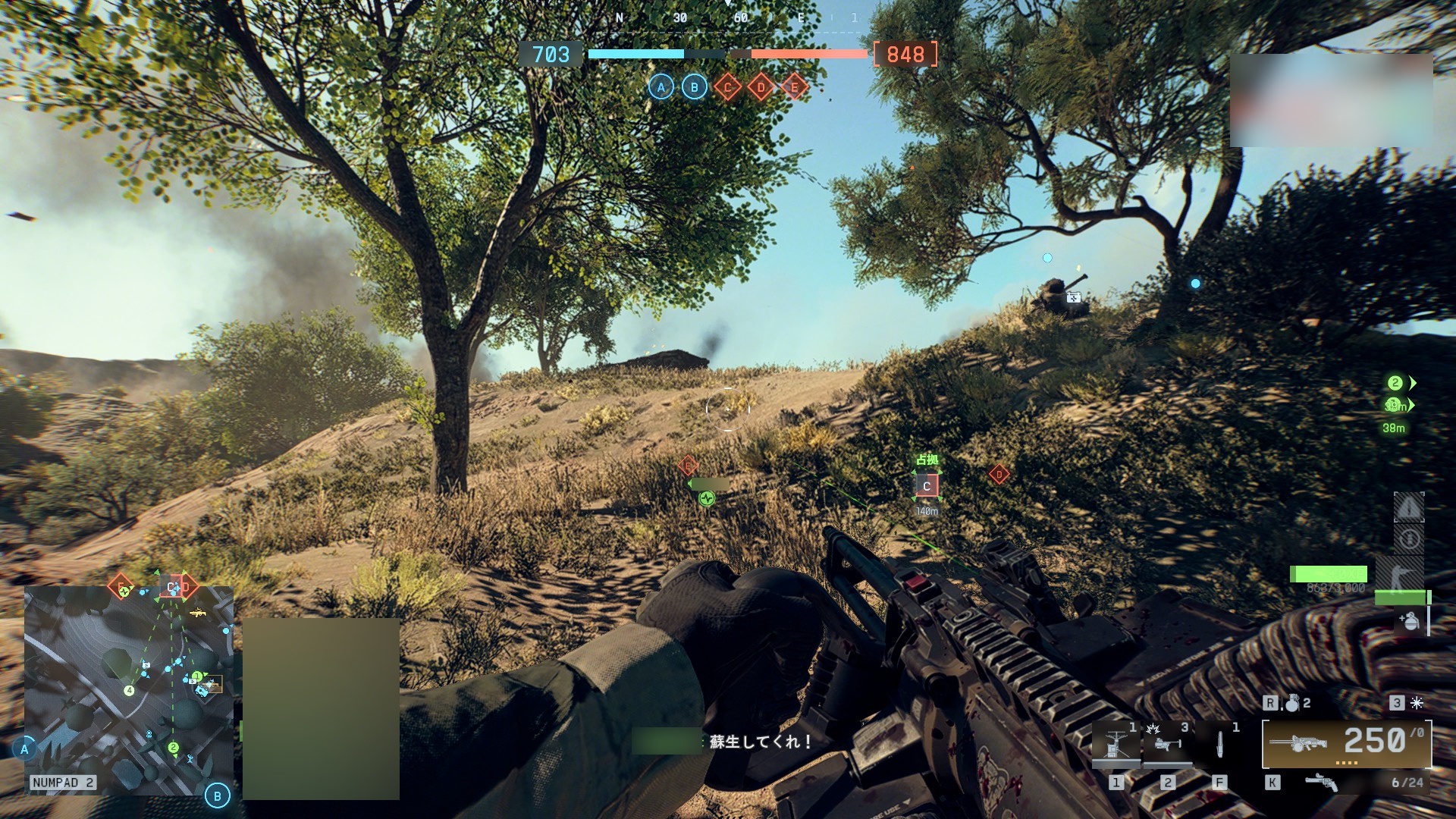Image resolution: width=1456 pixels, height=819 pixels.
Task: Switch to the revolver sidearm
Action: pyautogui.click(x=1321, y=783)
